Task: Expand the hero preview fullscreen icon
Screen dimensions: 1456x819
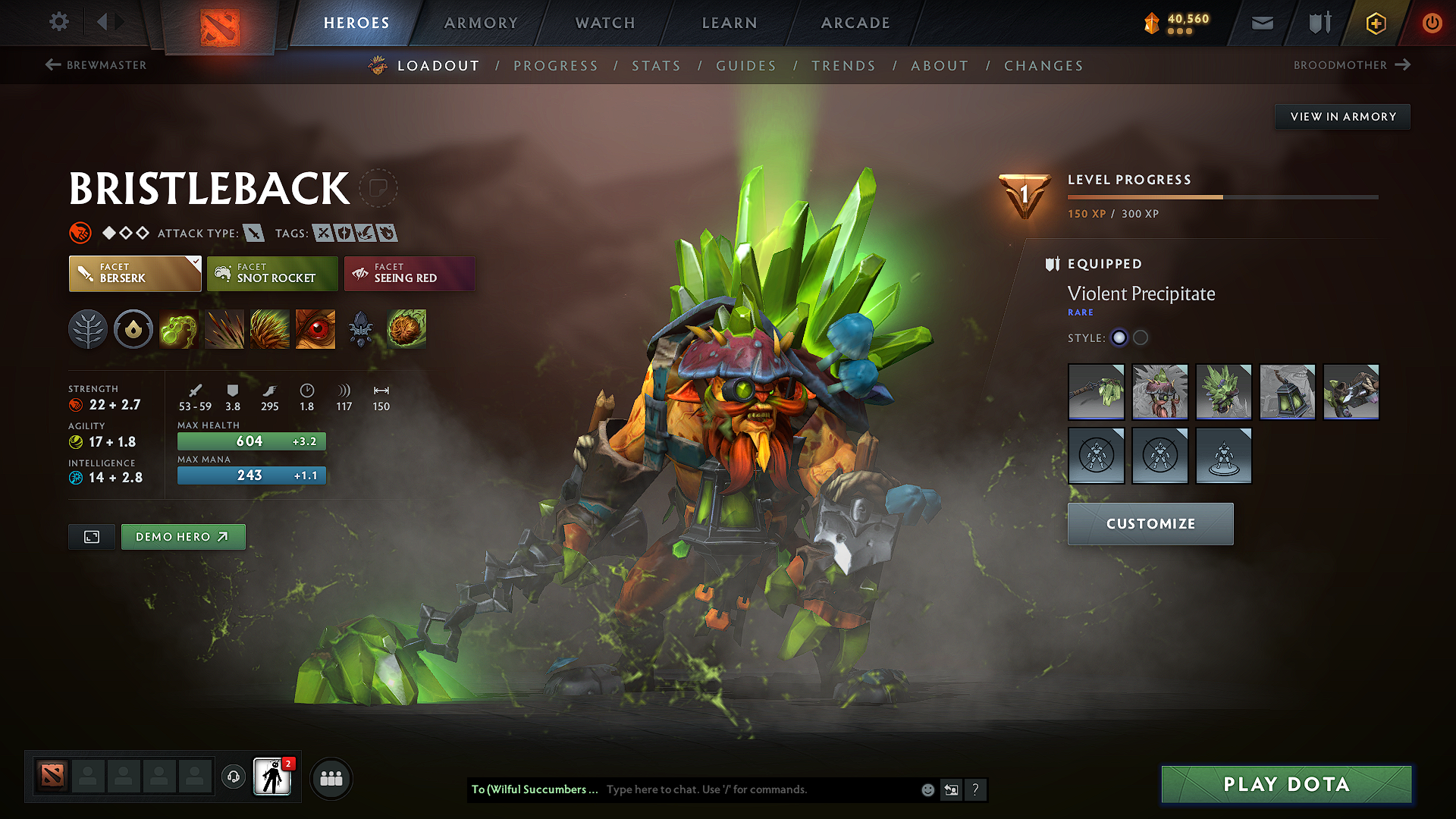Action: 91,536
